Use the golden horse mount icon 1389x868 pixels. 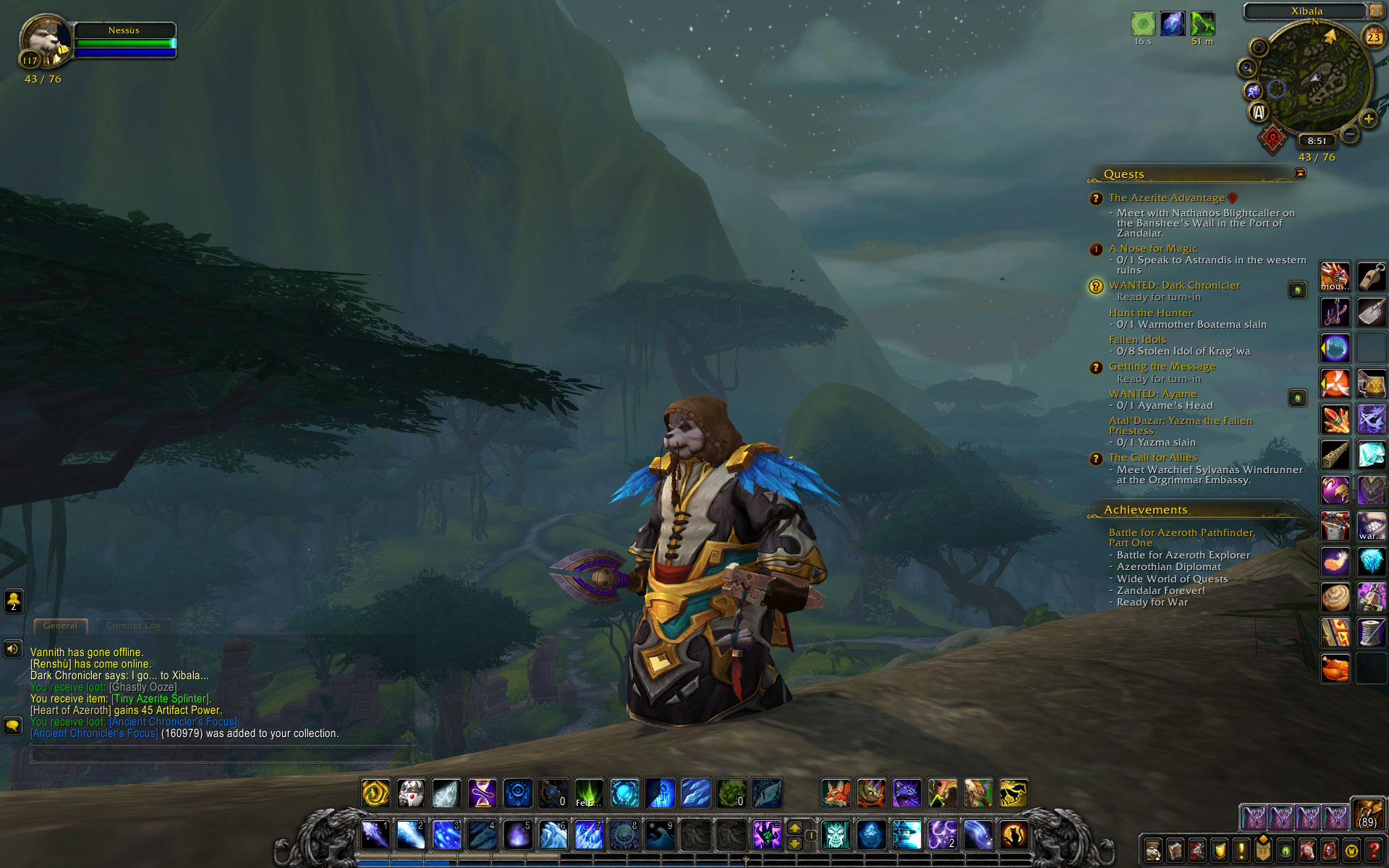(1014, 793)
